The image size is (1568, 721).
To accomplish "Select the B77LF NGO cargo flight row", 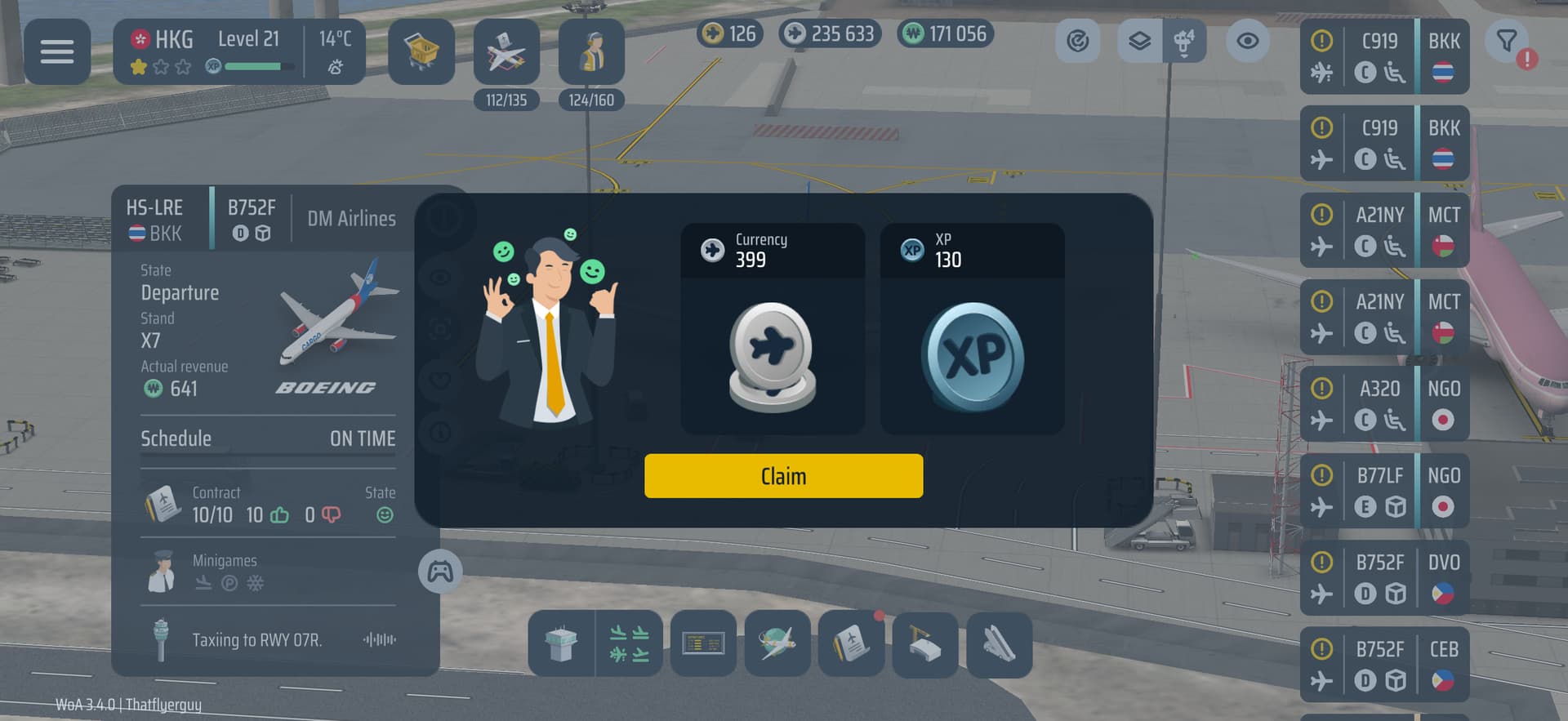I will coord(1383,491).
